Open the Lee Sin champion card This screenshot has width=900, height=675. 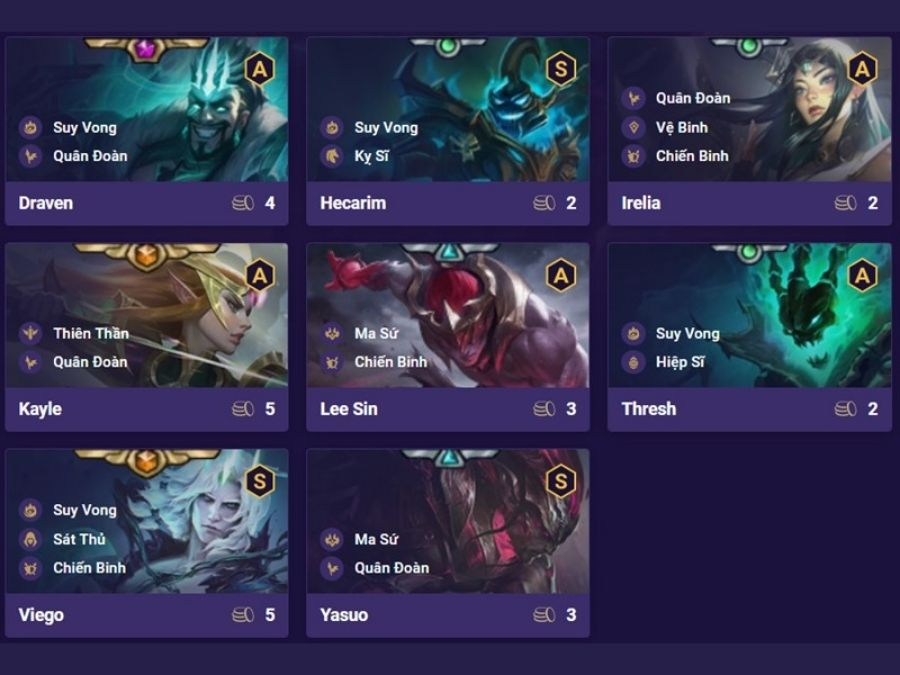pos(447,336)
